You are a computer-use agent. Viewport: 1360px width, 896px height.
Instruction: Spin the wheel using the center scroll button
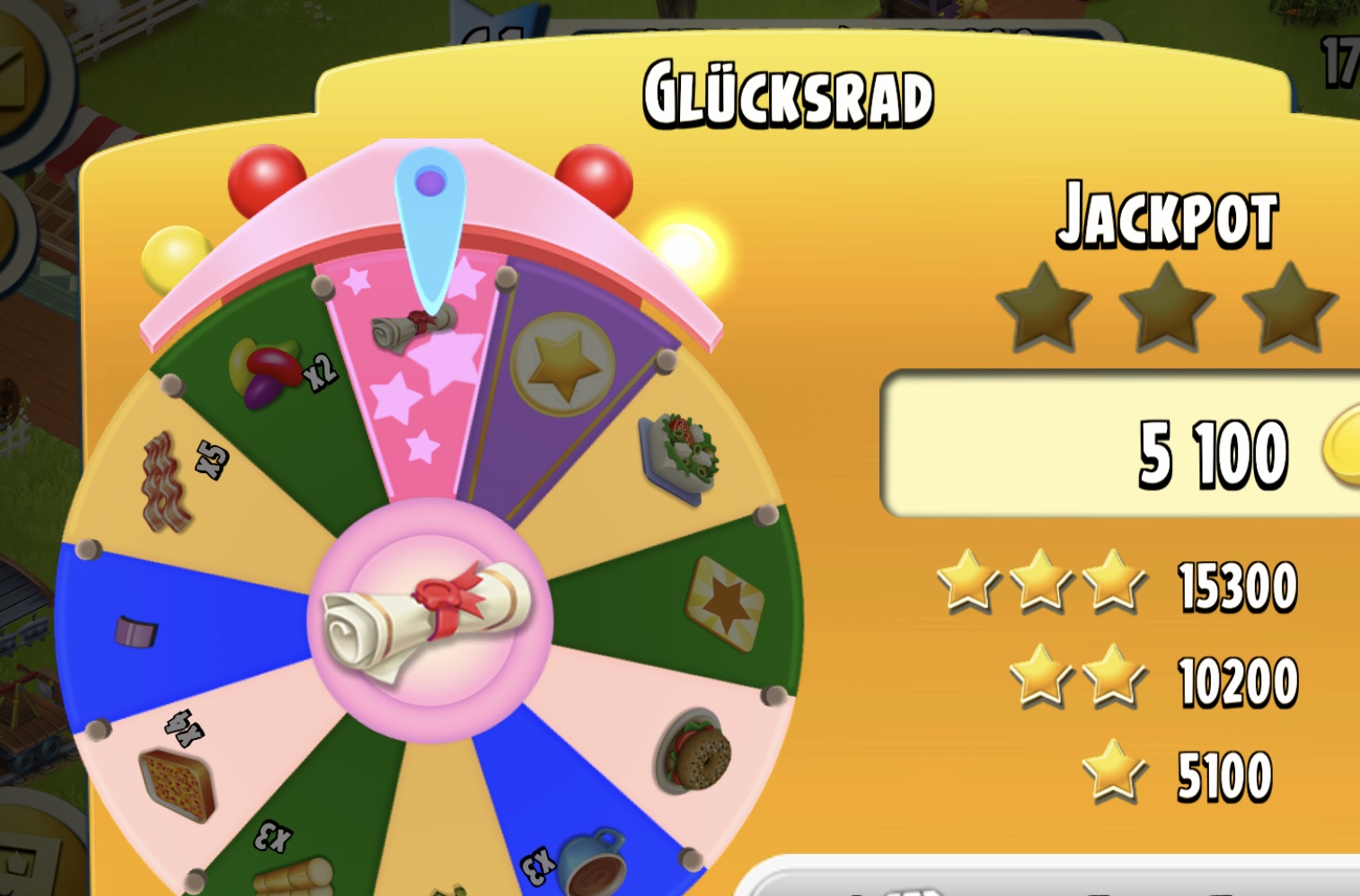[x=429, y=619]
